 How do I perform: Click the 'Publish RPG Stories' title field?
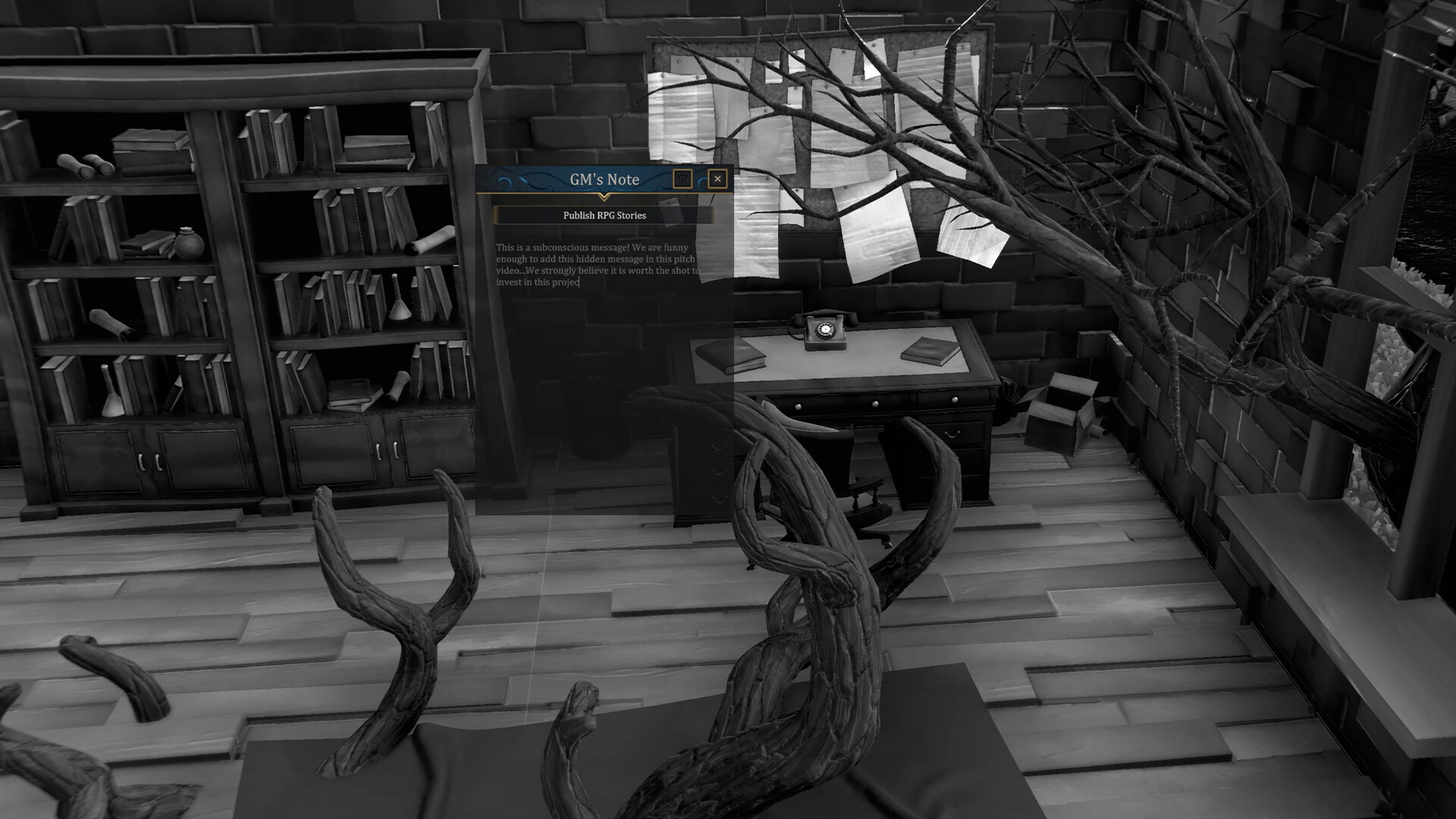coord(604,215)
